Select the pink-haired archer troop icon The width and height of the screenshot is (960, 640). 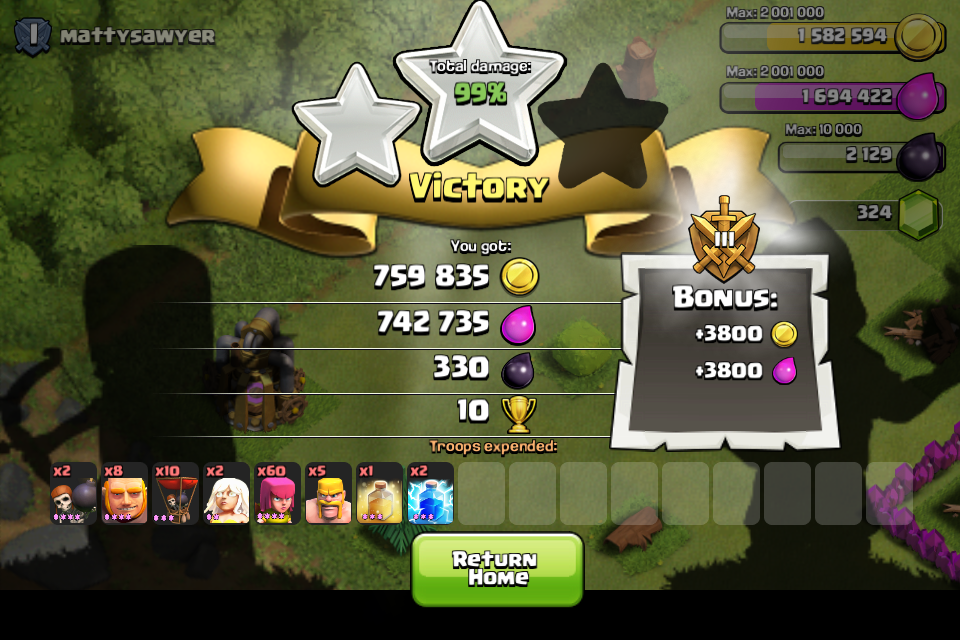(278, 493)
